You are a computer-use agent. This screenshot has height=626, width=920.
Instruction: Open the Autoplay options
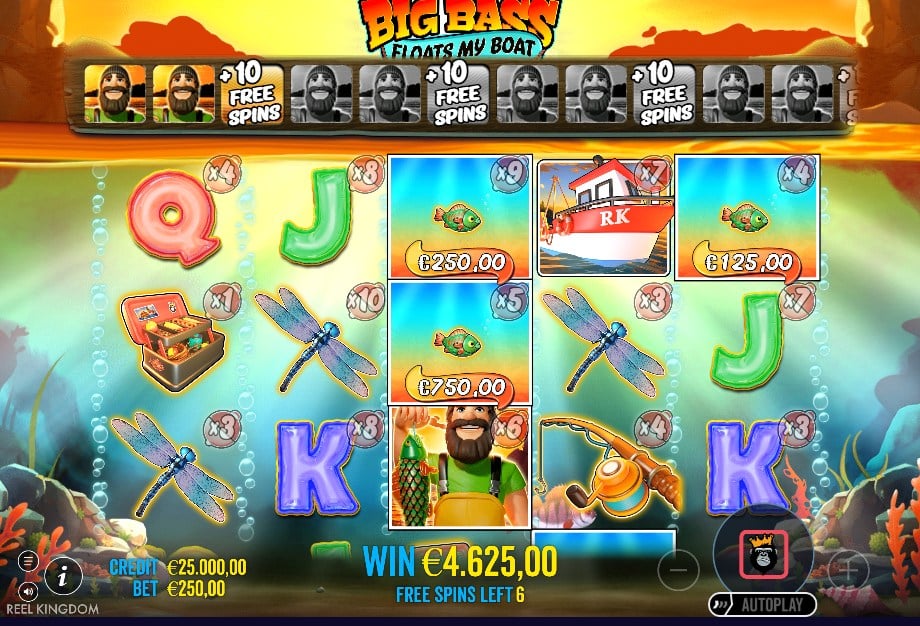pyautogui.click(x=763, y=605)
